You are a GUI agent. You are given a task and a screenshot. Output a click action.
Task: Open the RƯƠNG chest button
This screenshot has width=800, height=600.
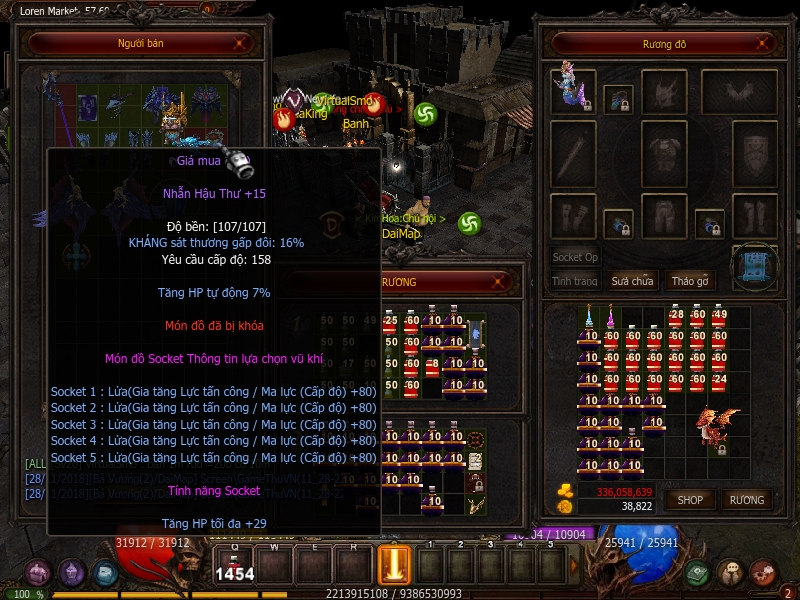(746, 499)
